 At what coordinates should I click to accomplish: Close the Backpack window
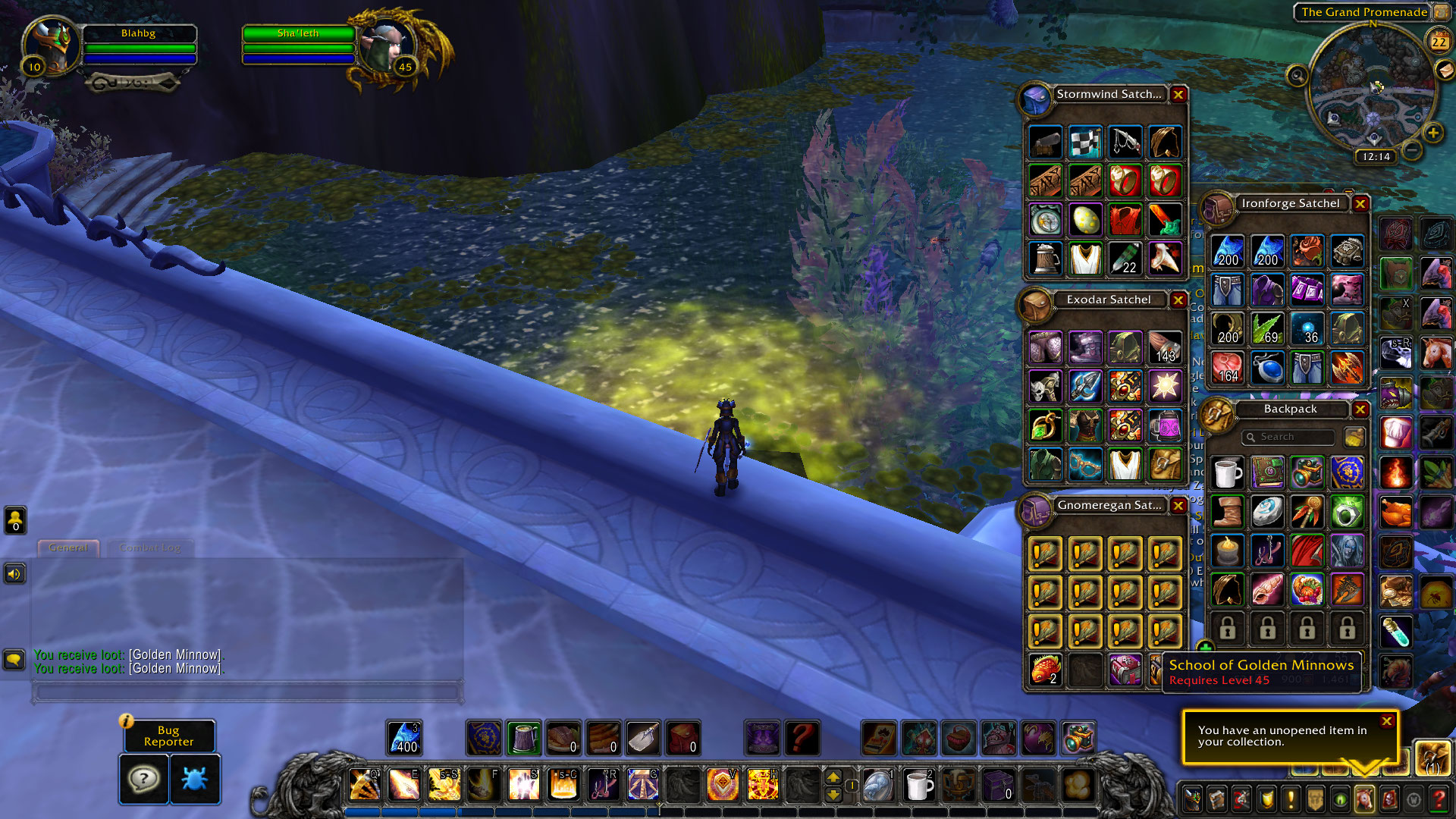coord(1360,409)
